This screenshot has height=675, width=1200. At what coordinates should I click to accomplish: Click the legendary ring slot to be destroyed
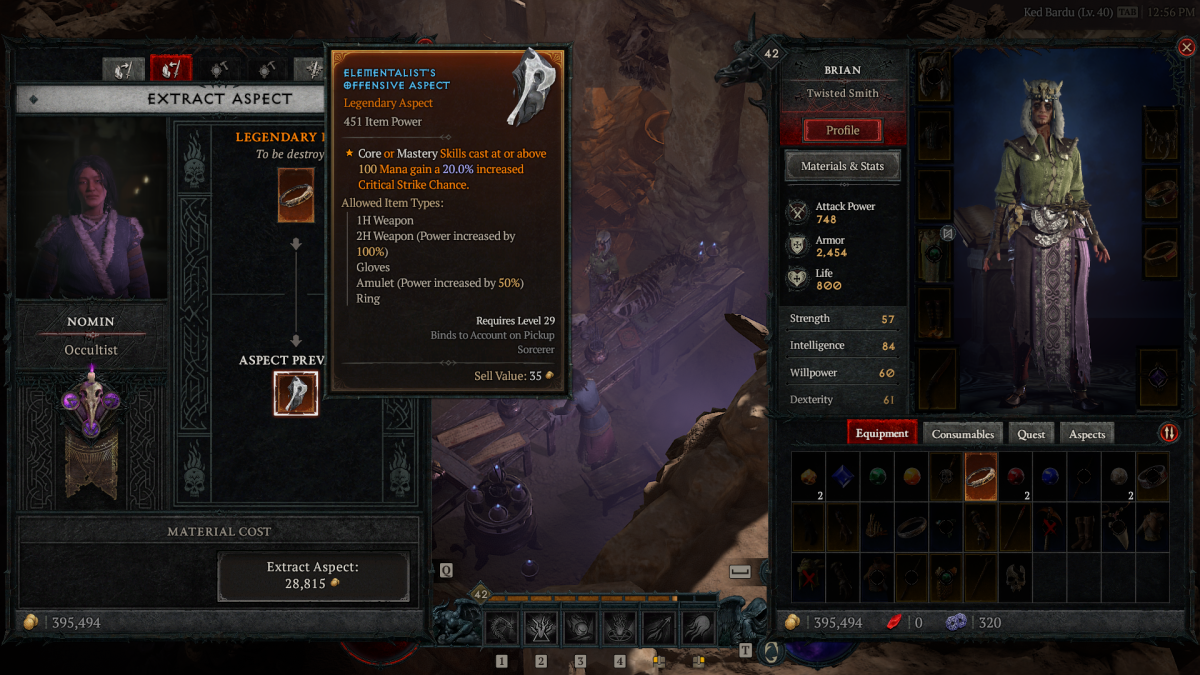tap(296, 195)
